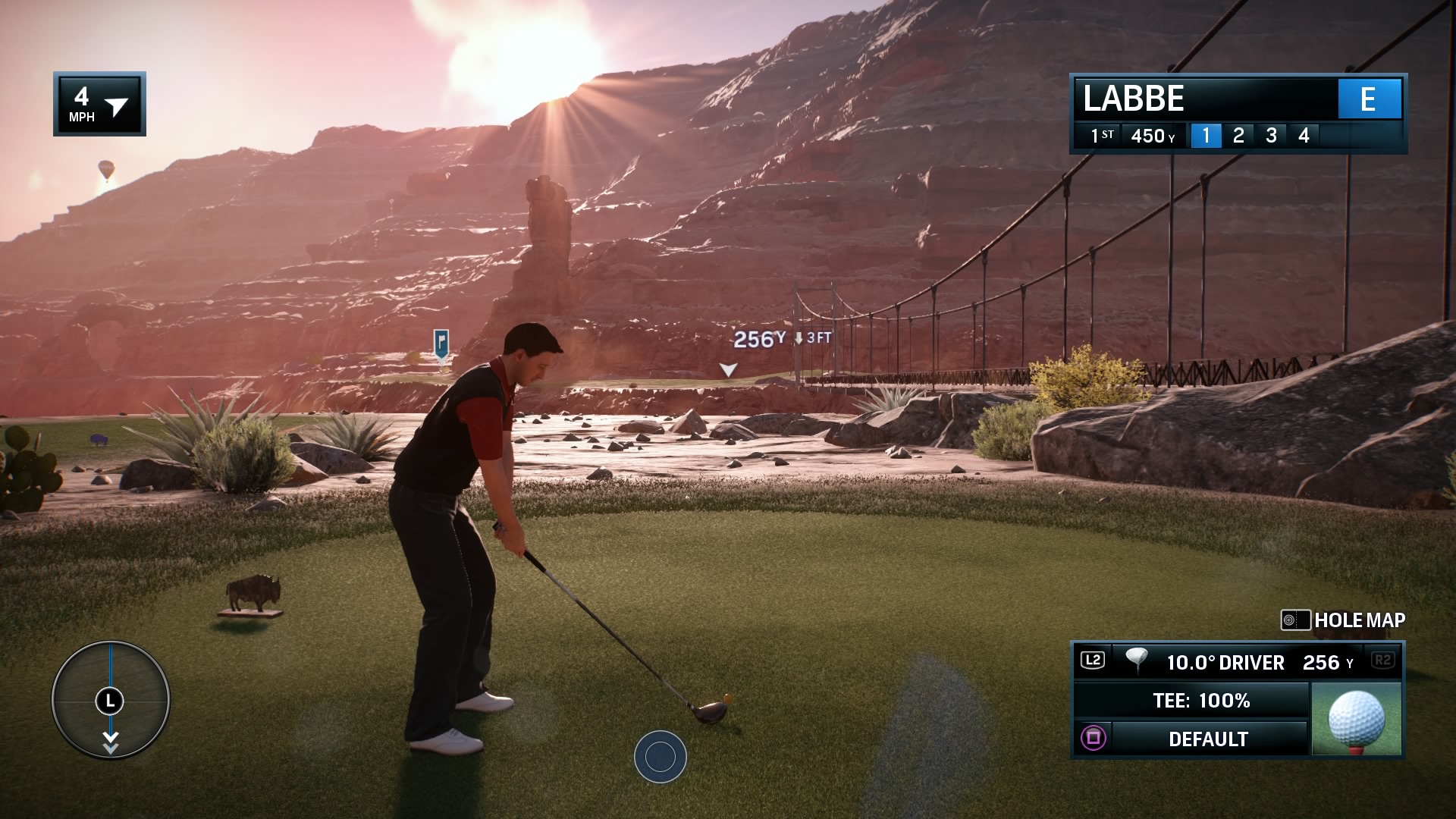Viewport: 1456px width, 819px height.
Task: Click the golf ball on tee thumbnail
Action: tap(1357, 719)
